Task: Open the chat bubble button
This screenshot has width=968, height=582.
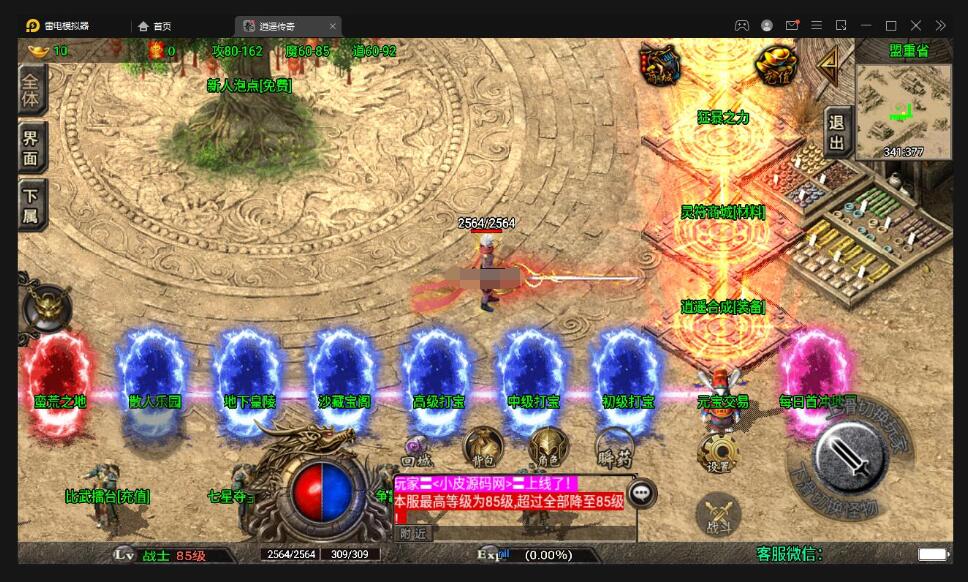Action: click(641, 492)
